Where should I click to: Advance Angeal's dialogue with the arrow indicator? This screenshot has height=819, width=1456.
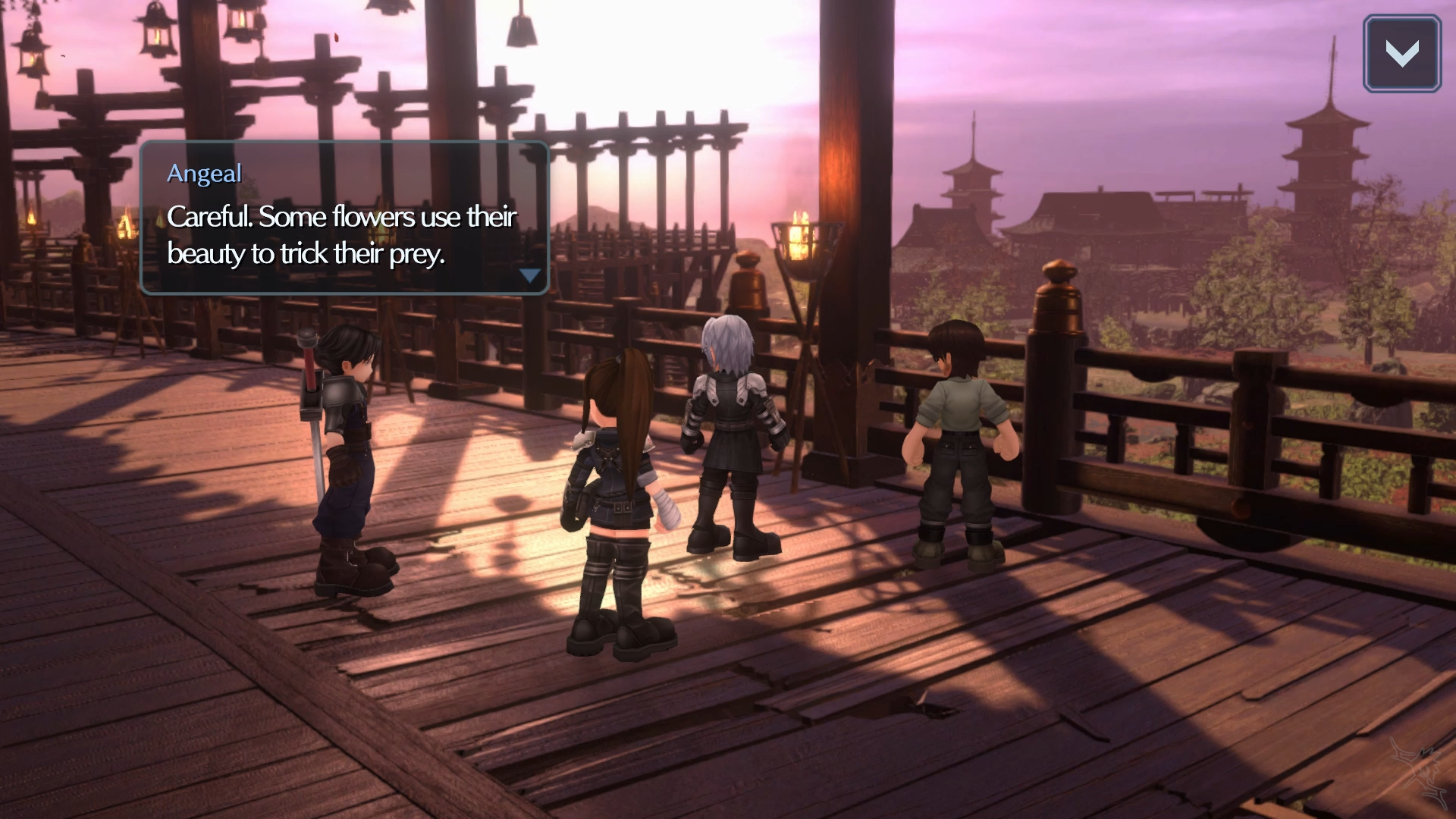530,275
